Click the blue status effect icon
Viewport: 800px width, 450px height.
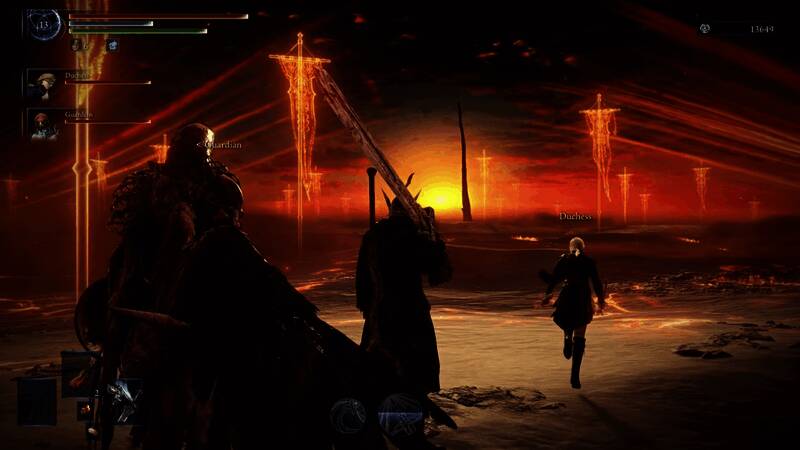click(x=112, y=45)
